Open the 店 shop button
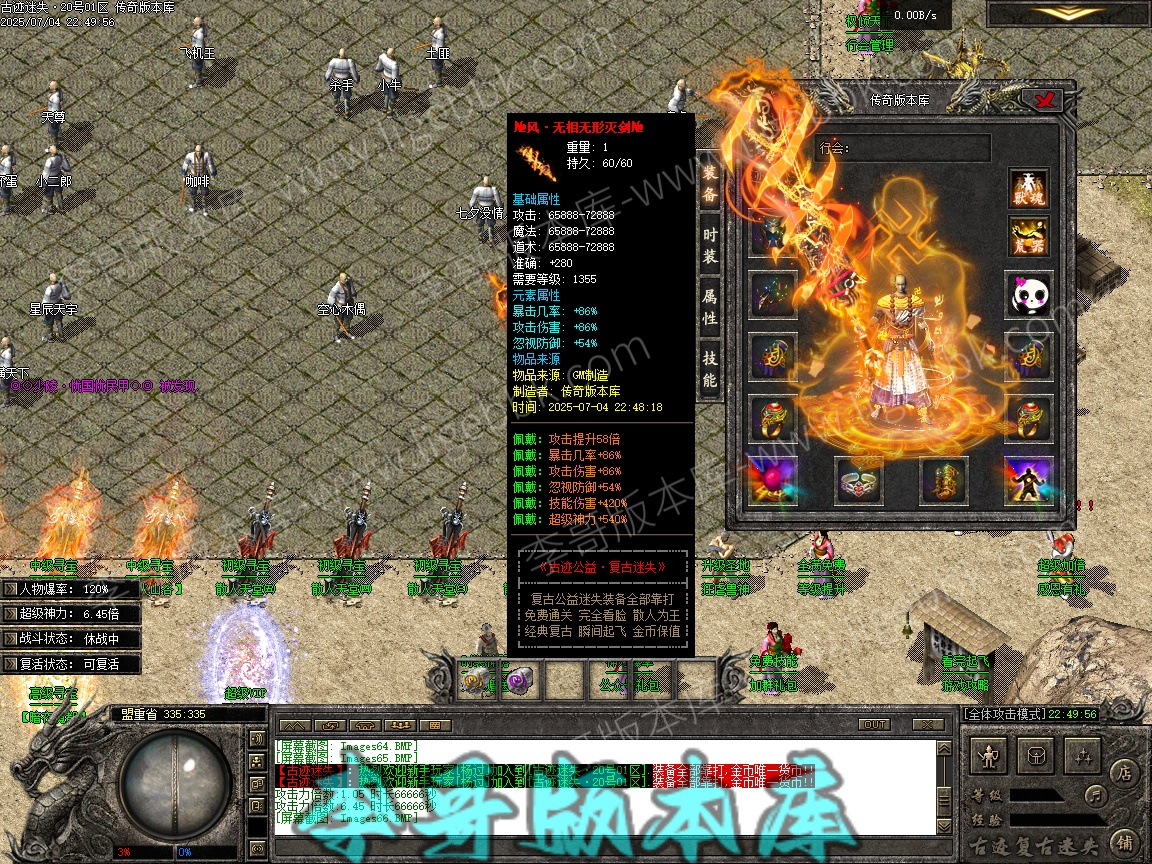 [1124, 771]
